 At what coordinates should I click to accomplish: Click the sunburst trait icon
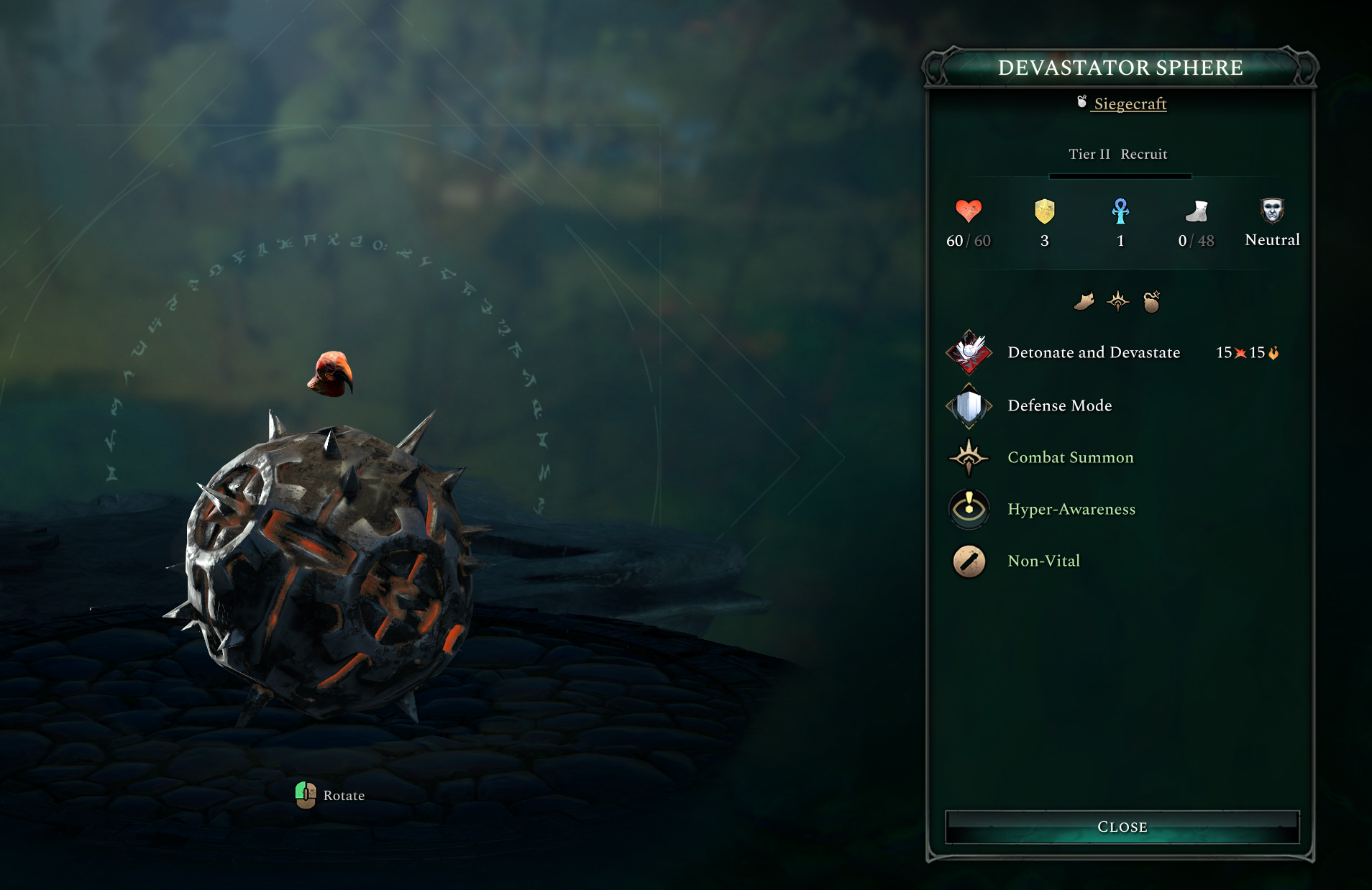(x=1119, y=301)
